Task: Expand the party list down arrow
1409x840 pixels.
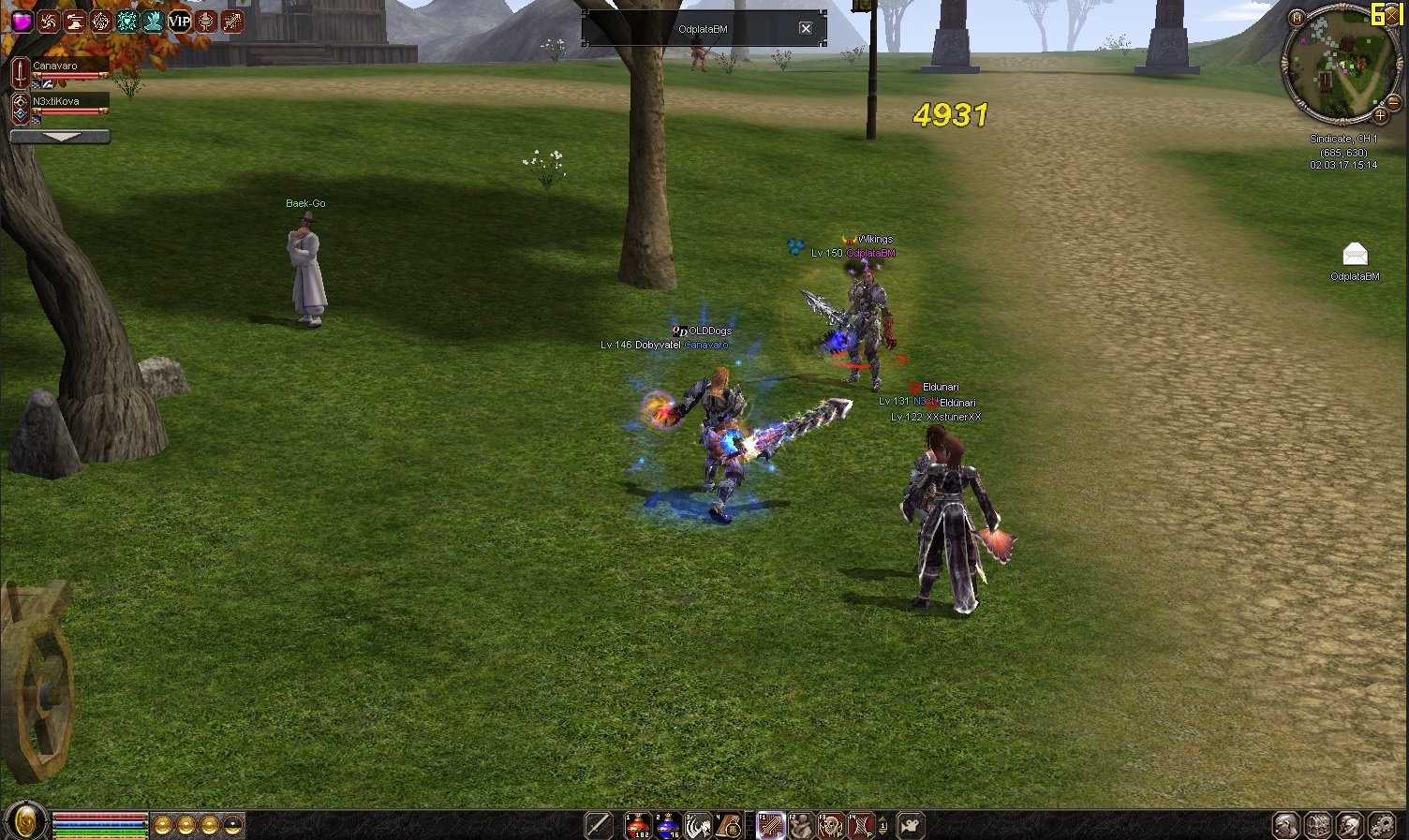Action: tap(60, 137)
